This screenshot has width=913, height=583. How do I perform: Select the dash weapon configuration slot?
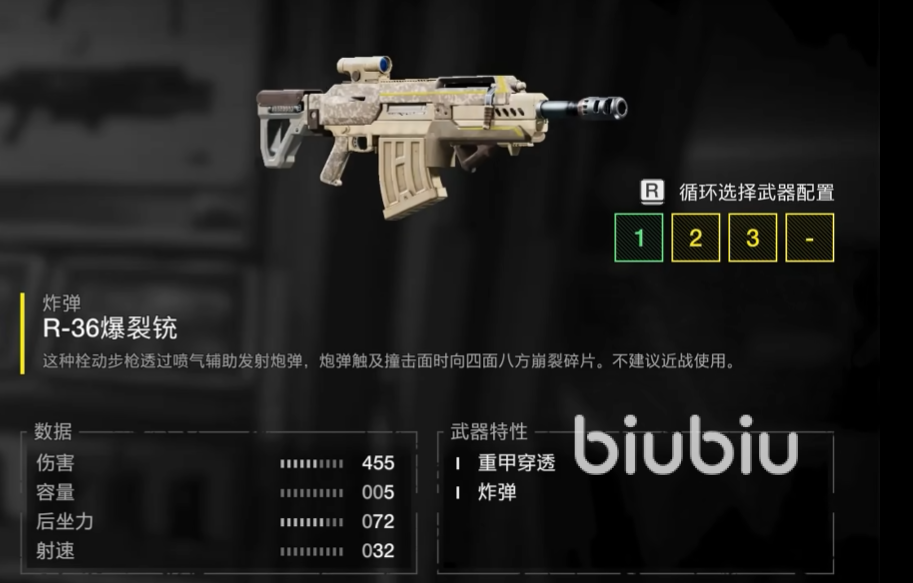(809, 238)
